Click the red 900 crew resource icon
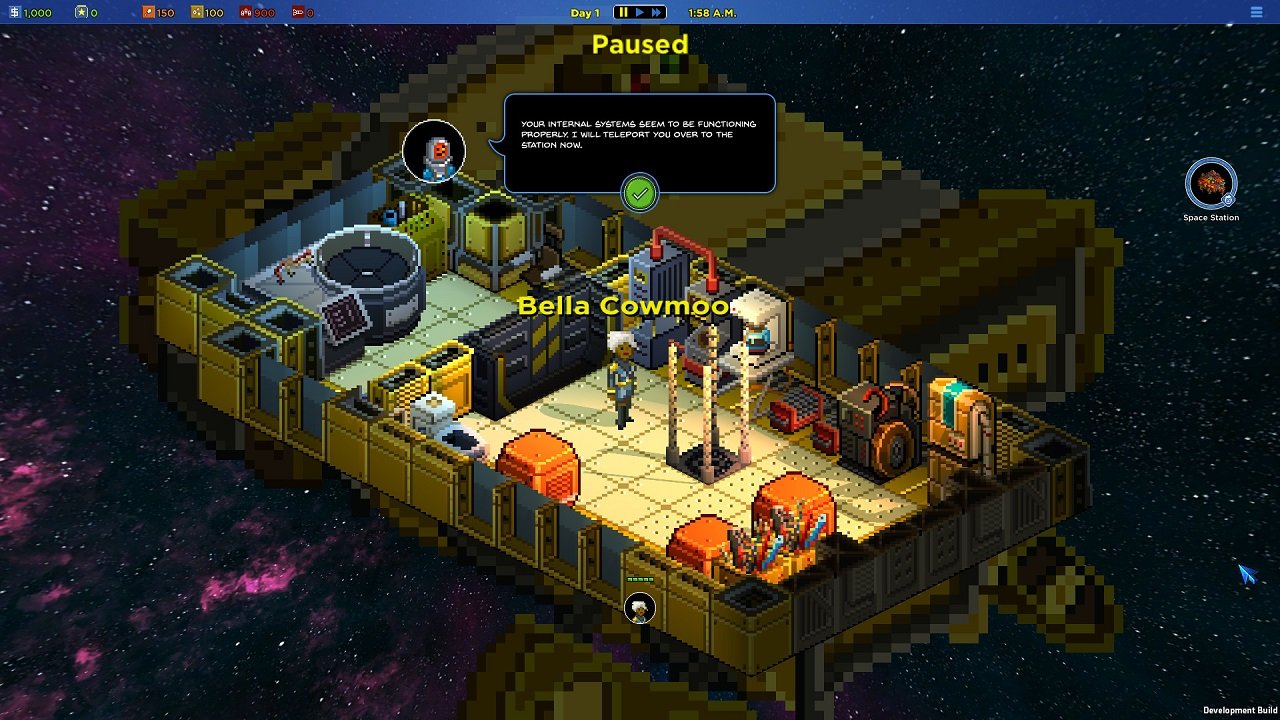Screen dimensions: 1280x720 (244, 13)
